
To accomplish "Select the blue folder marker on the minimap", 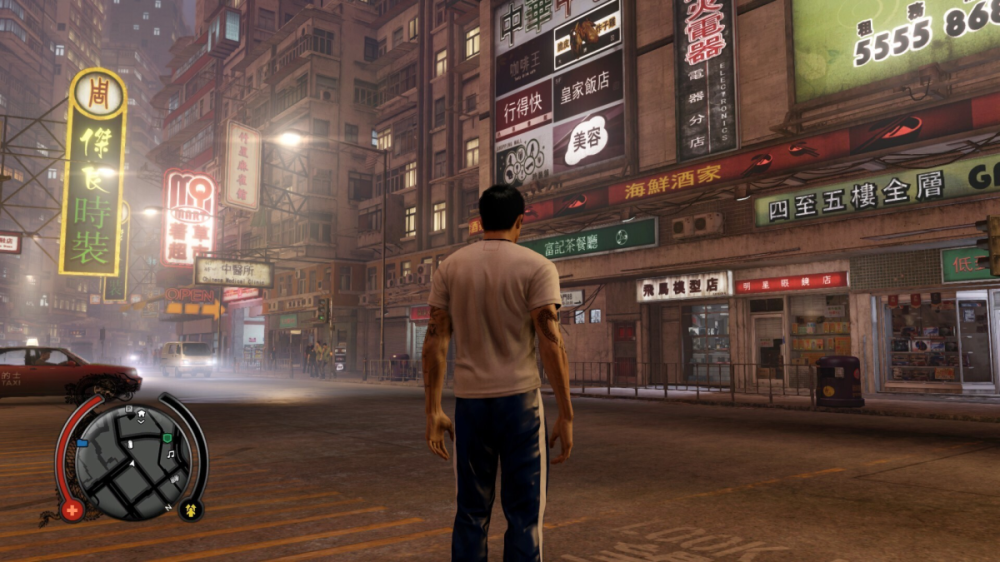I will click(x=82, y=443).
